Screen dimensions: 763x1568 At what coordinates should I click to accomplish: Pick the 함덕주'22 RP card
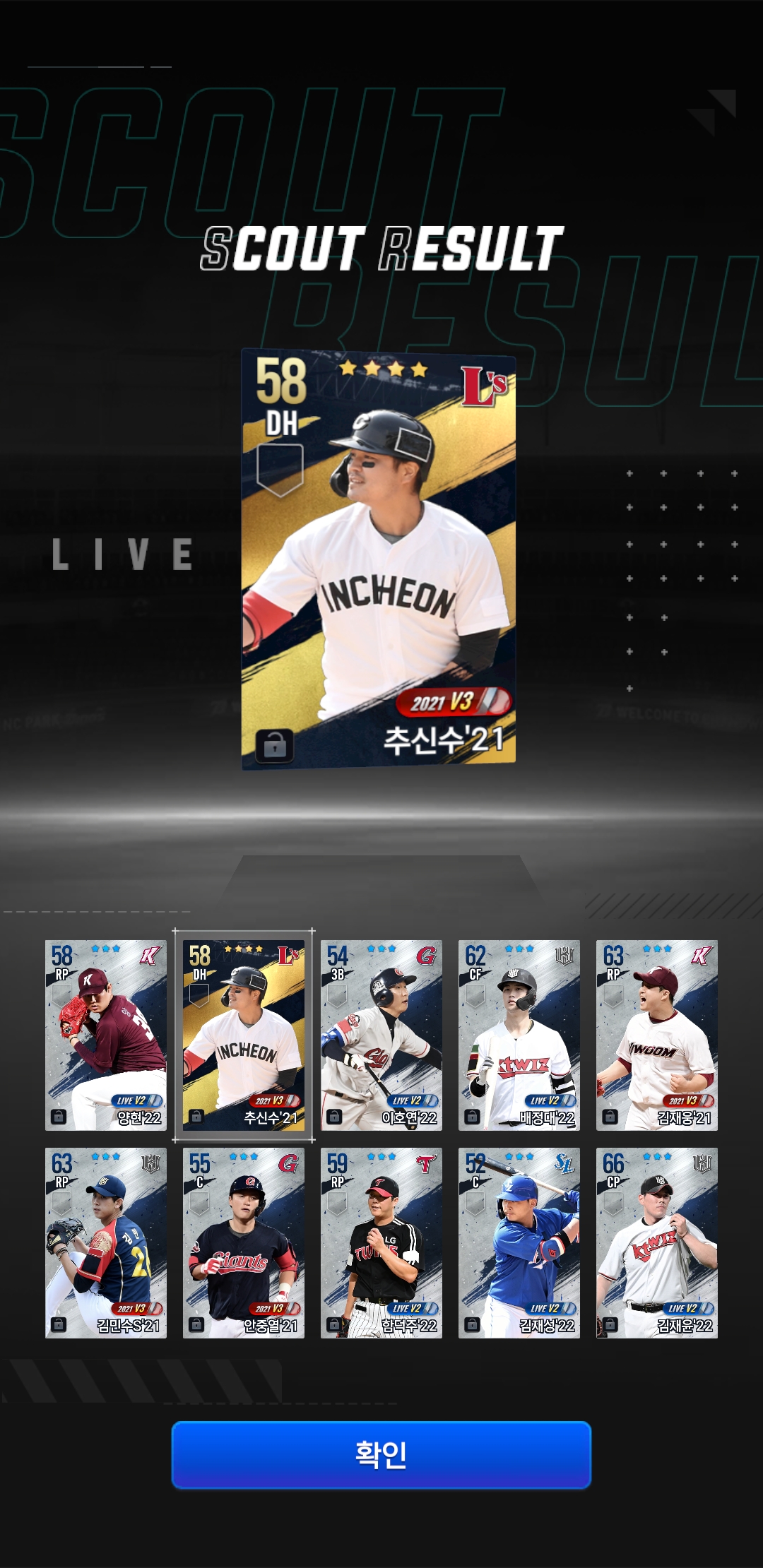[x=381, y=1242]
